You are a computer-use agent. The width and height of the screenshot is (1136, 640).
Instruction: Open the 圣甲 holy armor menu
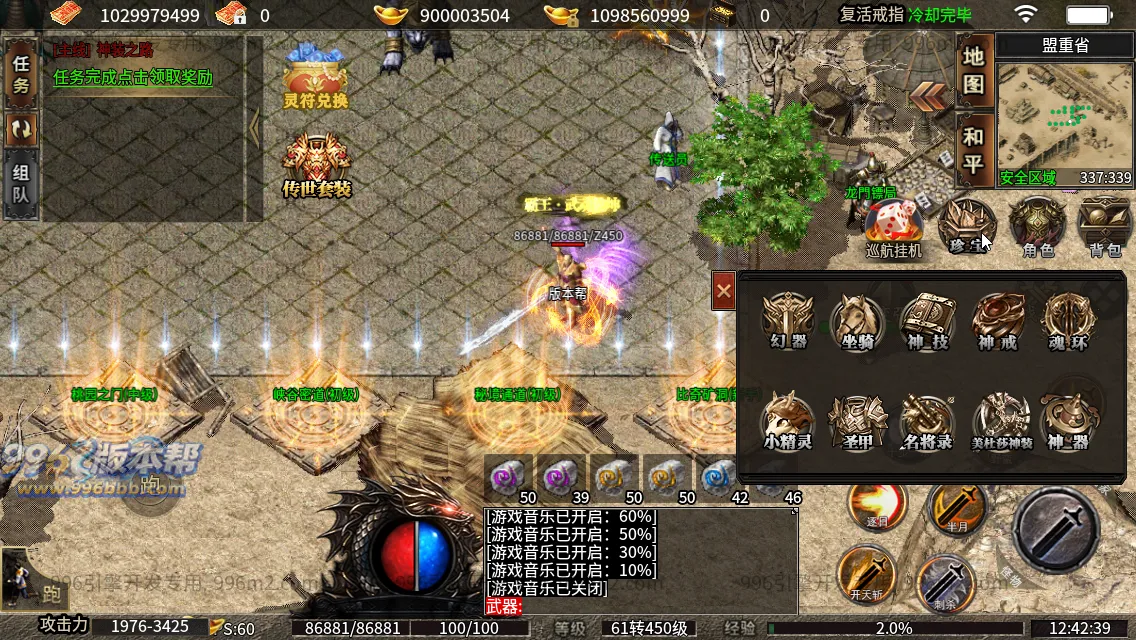point(857,420)
